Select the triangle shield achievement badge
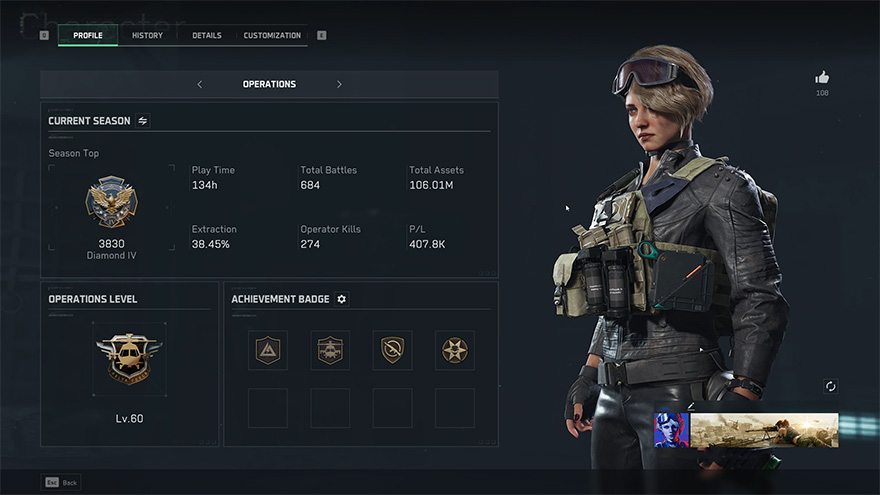The height and width of the screenshot is (495, 880). (268, 350)
